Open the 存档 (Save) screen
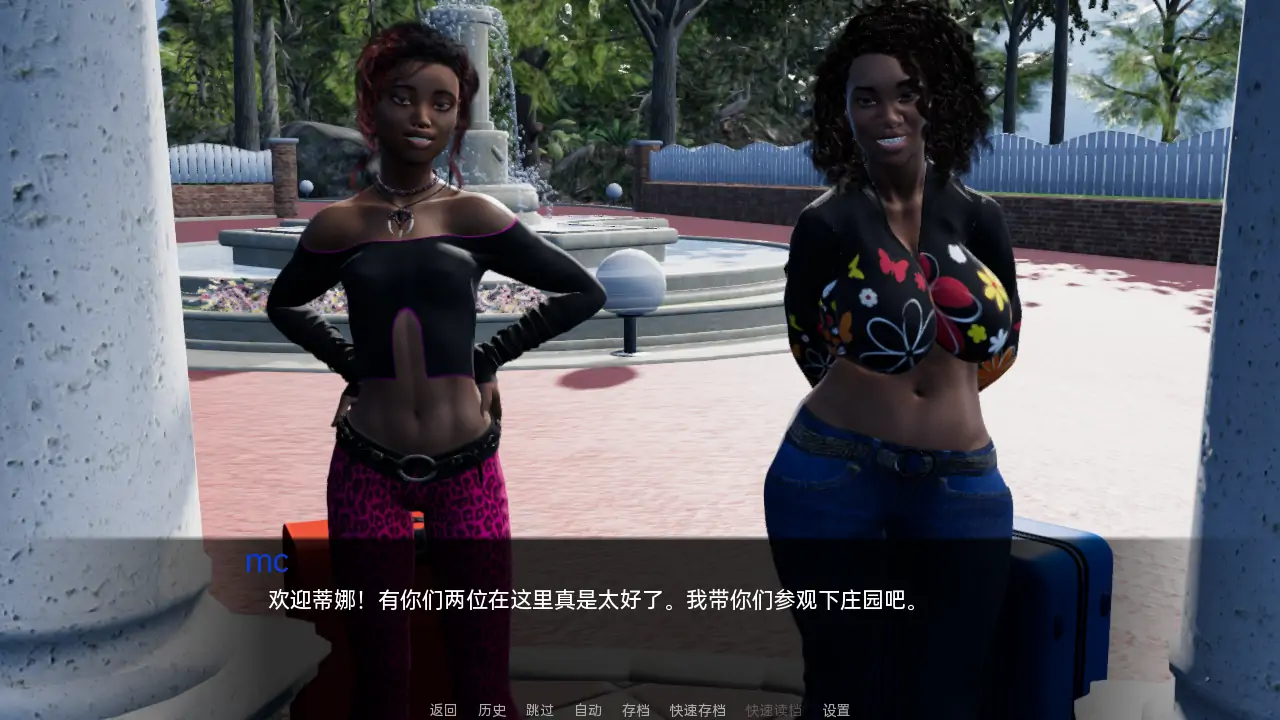 click(x=636, y=710)
